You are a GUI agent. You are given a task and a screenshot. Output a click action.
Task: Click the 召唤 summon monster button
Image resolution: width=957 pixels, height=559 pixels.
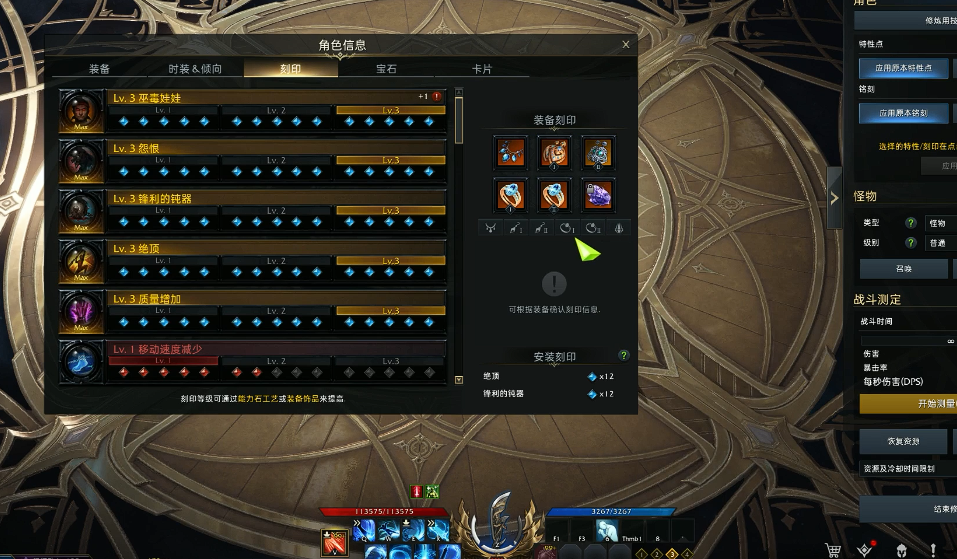click(x=903, y=269)
